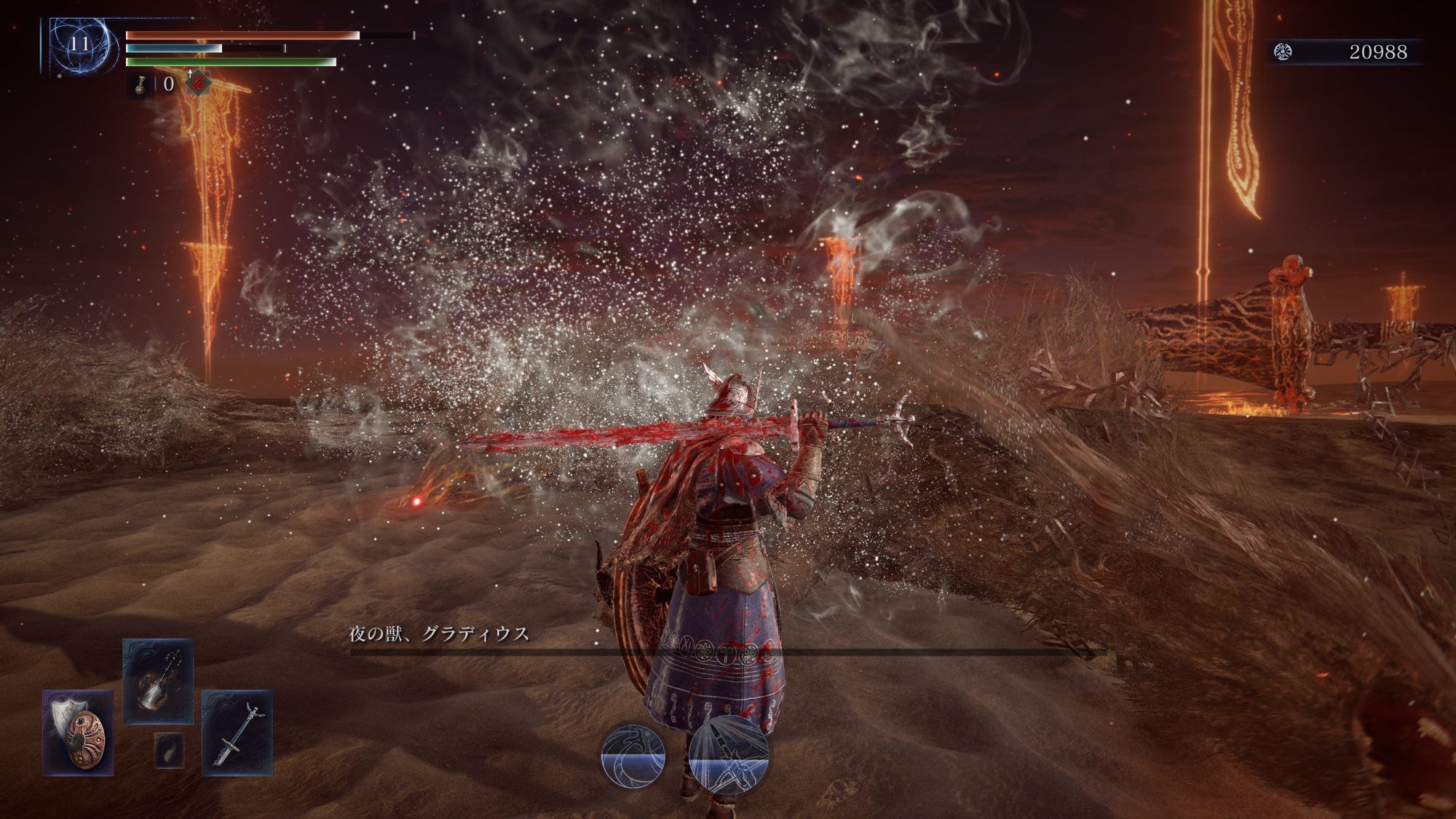This screenshot has height=819, width=1456.
Task: Select the round bronze shield slot
Action: pos(78,732)
